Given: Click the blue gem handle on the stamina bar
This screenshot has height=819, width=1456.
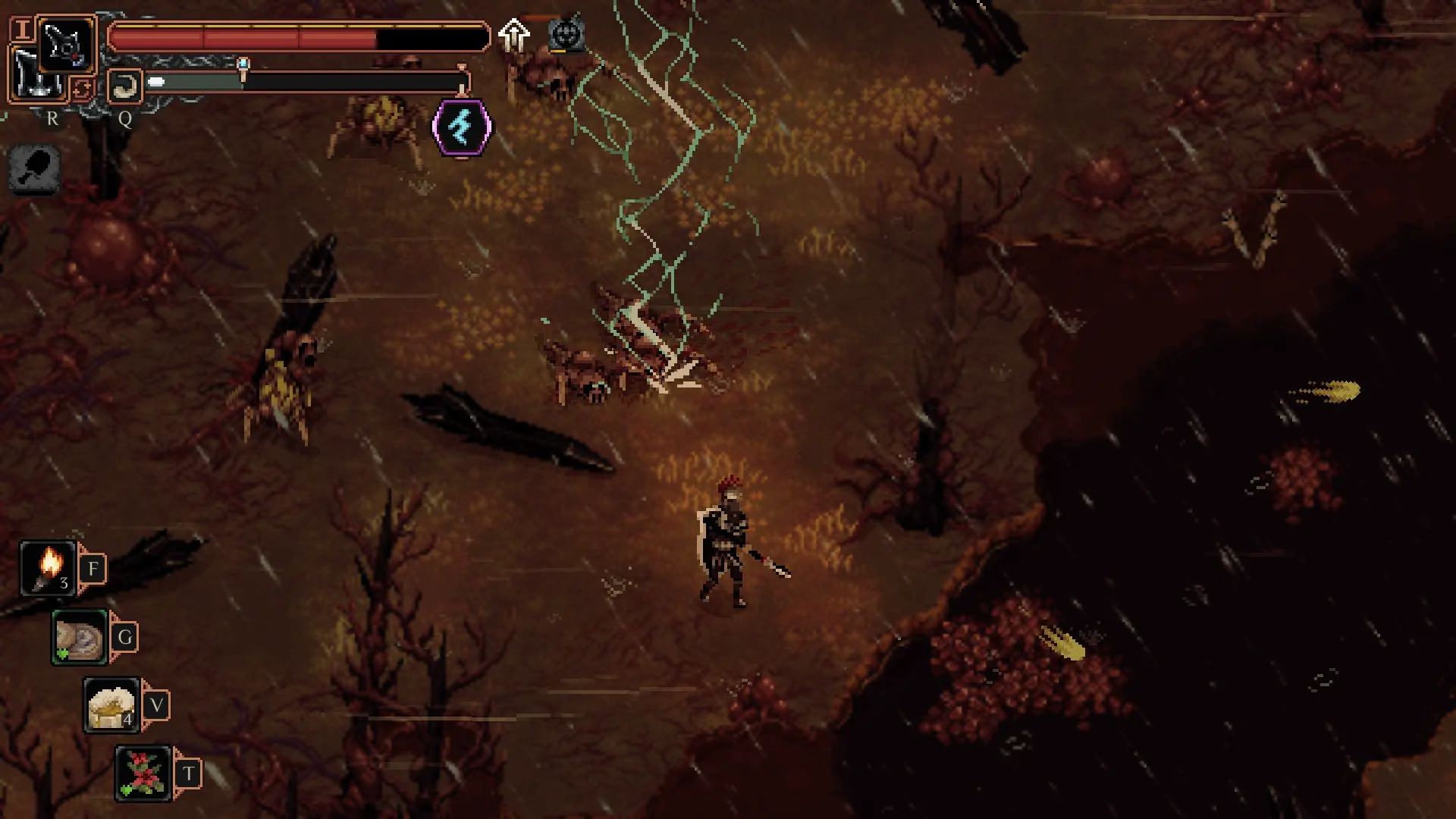Looking at the screenshot, I should tap(243, 63).
